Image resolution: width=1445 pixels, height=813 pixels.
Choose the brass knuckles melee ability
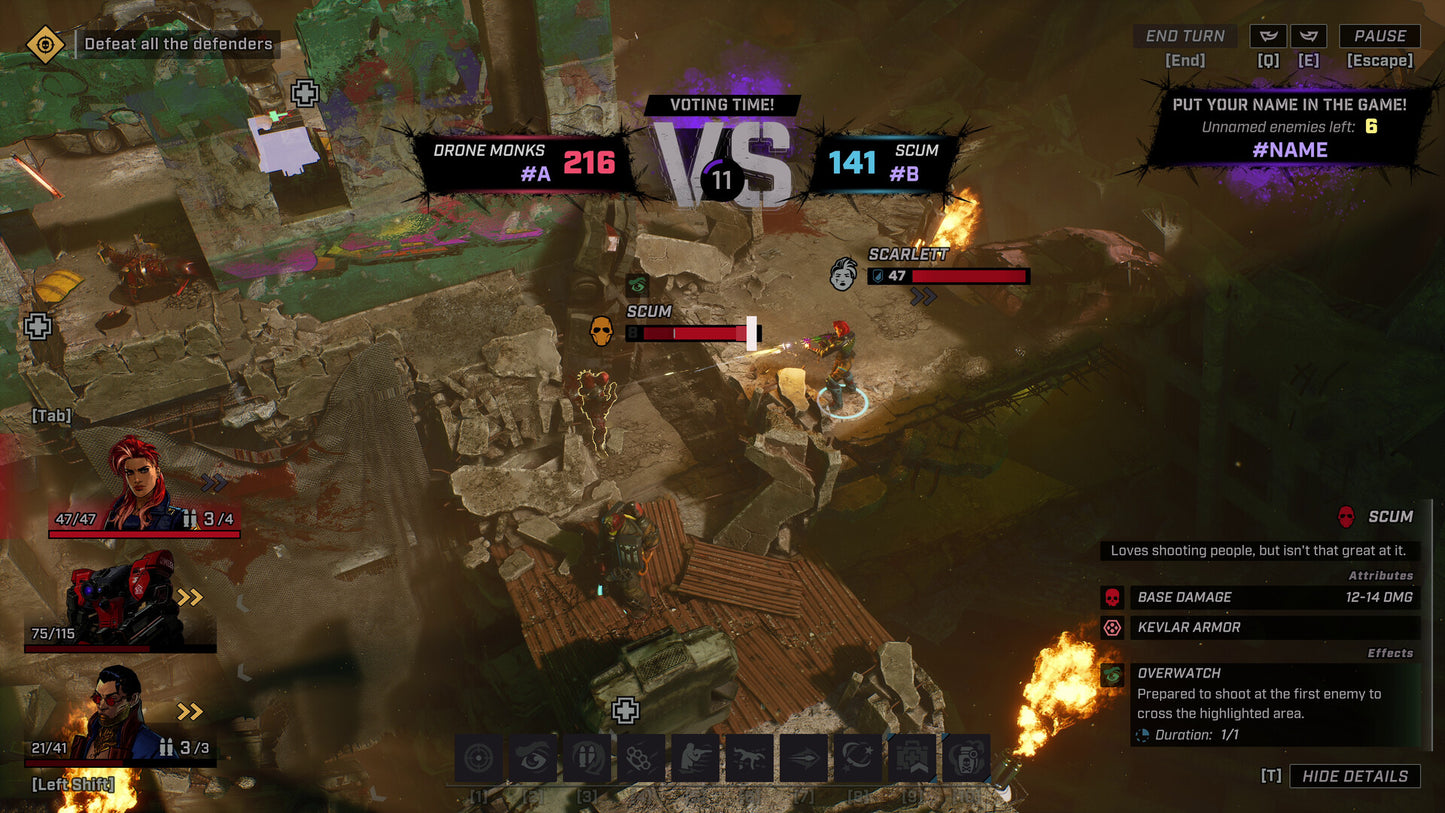click(x=640, y=758)
